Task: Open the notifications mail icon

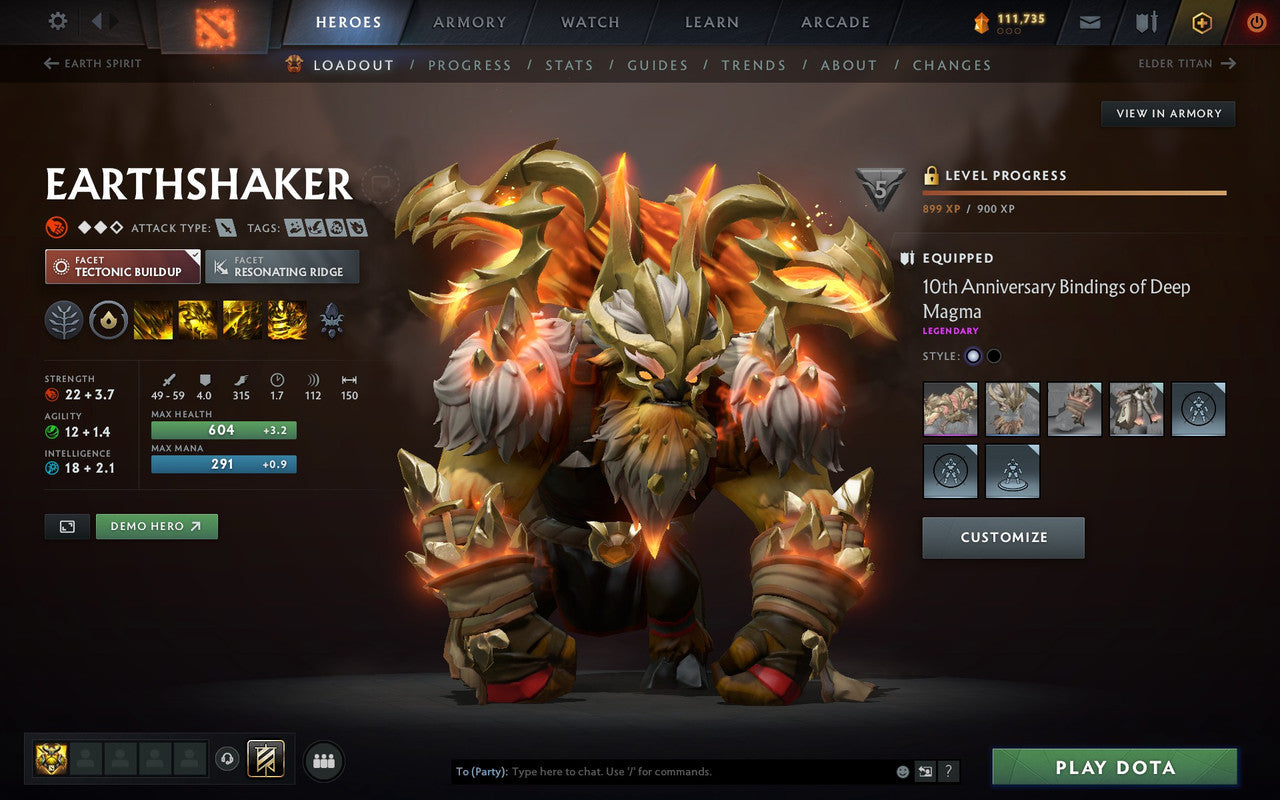Action: click(1088, 22)
